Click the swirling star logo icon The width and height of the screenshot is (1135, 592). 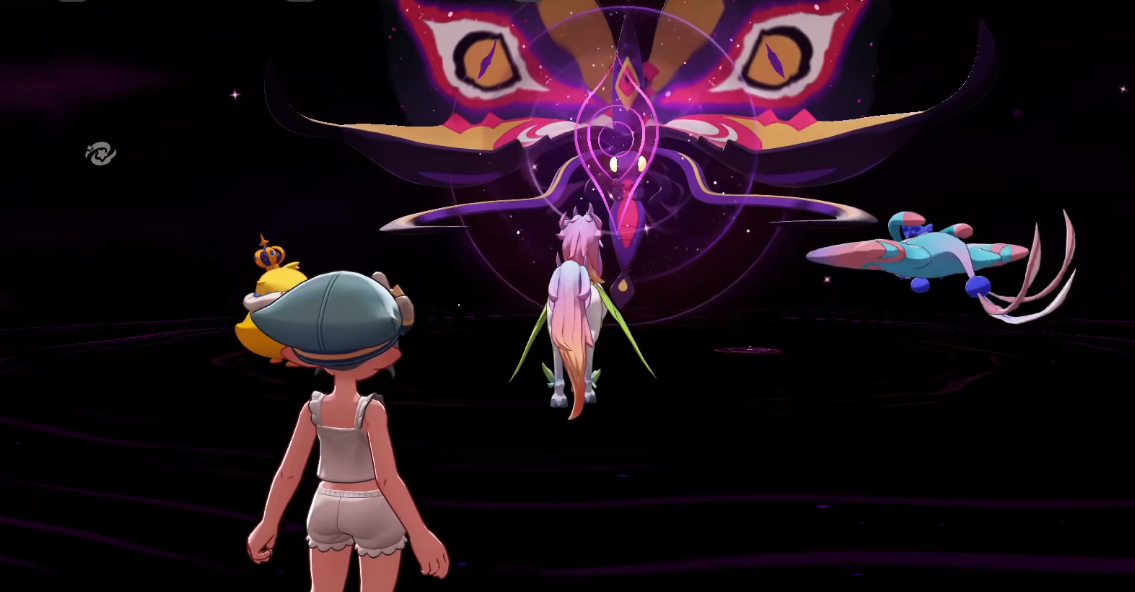(100, 154)
